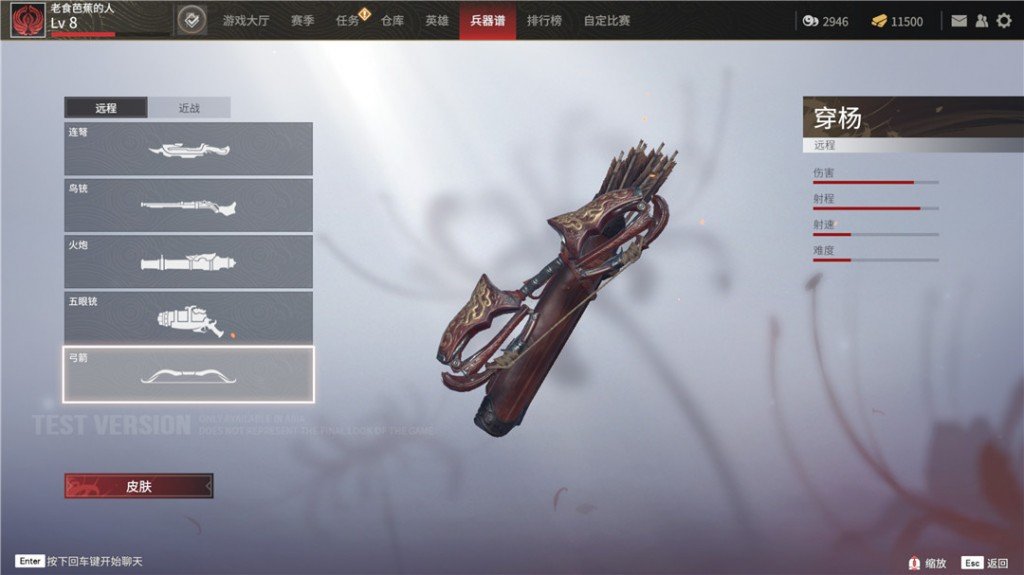Open the 皮肤 skins button
This screenshot has width=1024, height=575.
tap(139, 486)
